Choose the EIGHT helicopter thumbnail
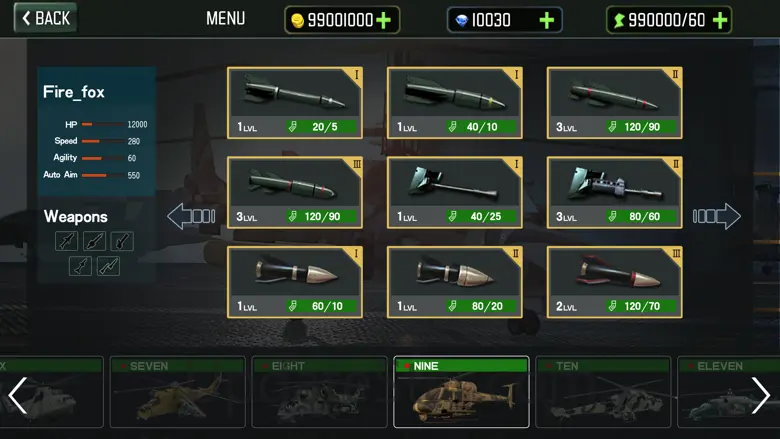 point(318,393)
